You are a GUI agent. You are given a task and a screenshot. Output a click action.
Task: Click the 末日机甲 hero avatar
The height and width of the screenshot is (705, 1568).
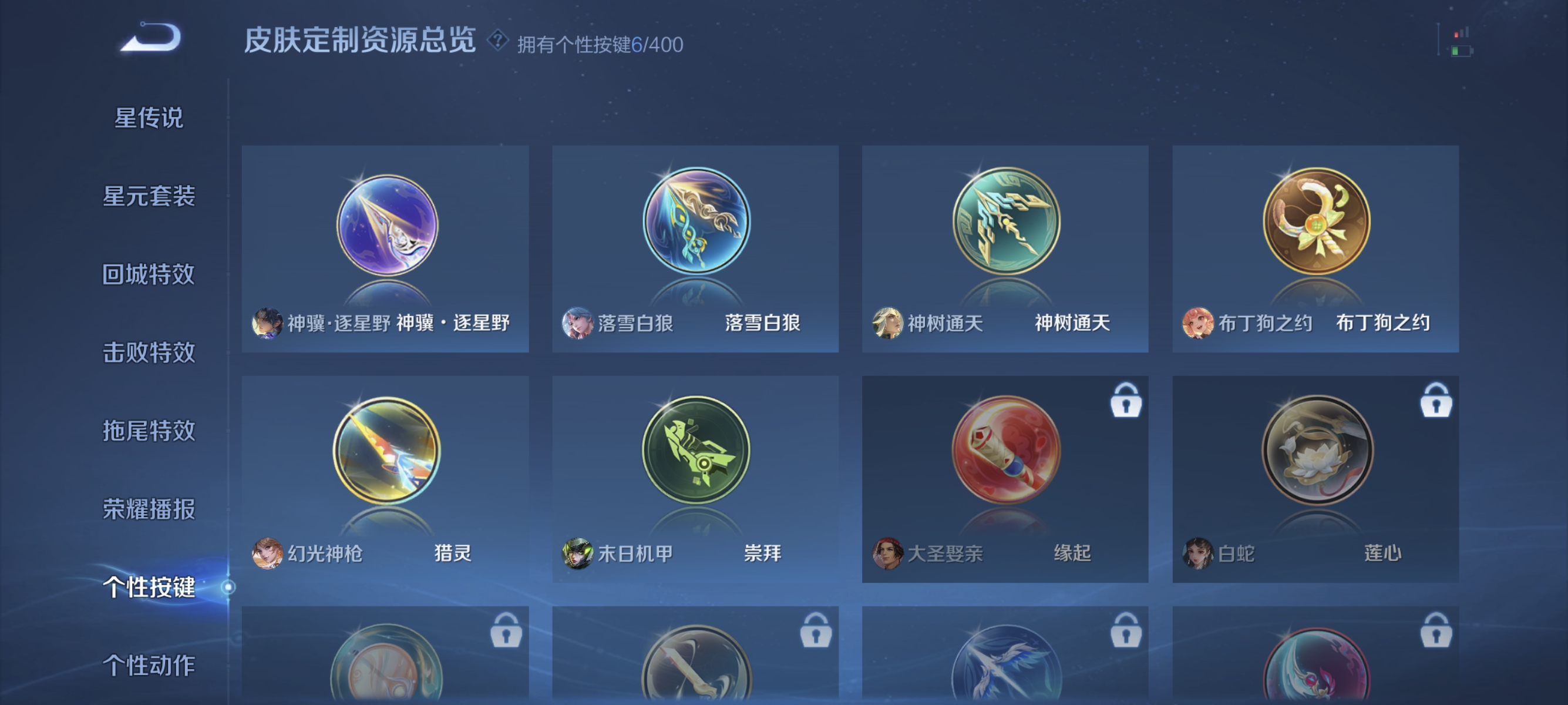pyautogui.click(x=578, y=554)
